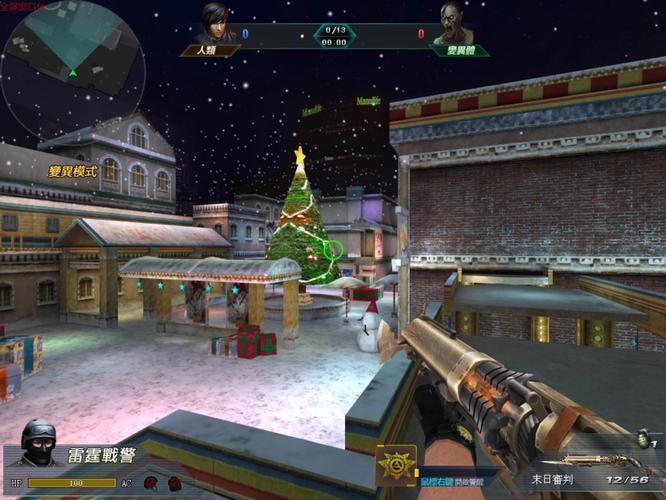Toggle the fullscreen window text at top-left
666x500 pixels.
tap(23, 6)
